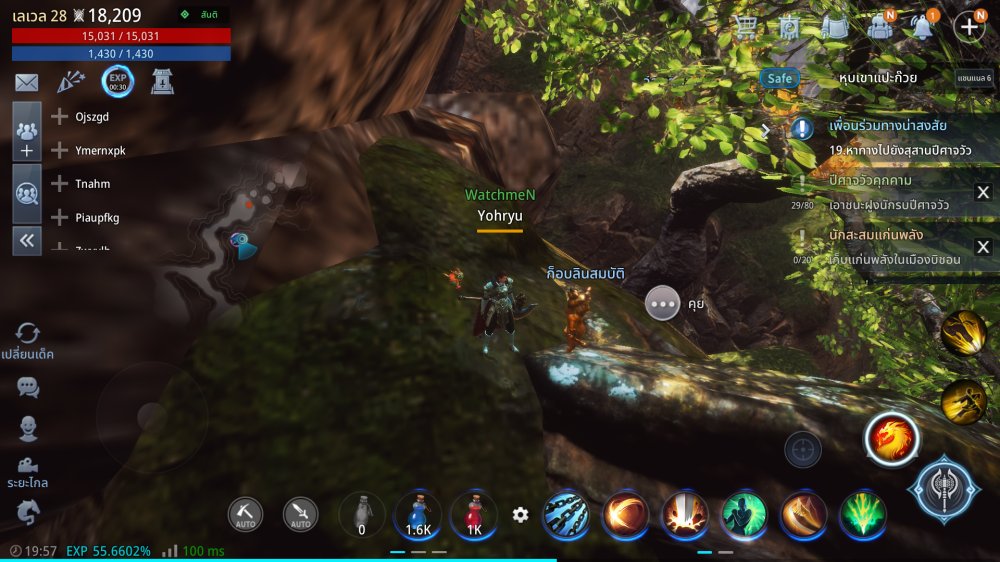
Task: Expand the plus main menu
Action: point(968,26)
